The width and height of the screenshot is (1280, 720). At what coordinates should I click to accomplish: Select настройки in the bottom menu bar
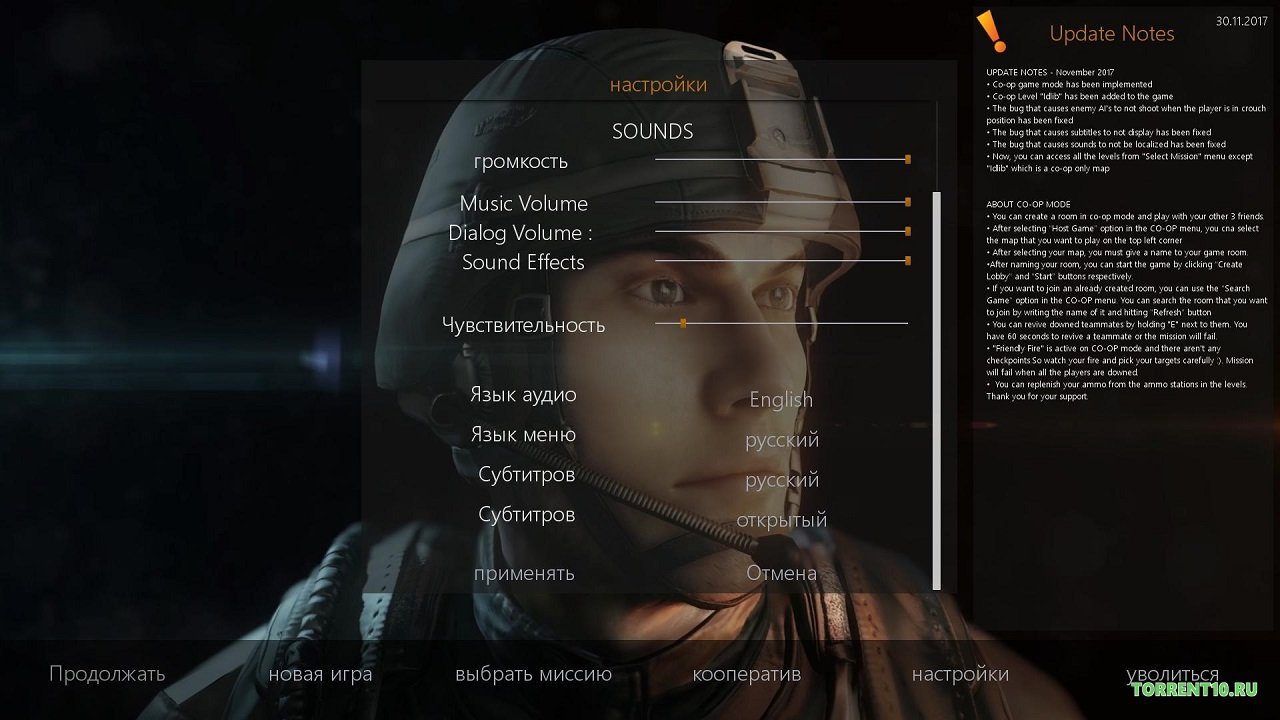(960, 674)
